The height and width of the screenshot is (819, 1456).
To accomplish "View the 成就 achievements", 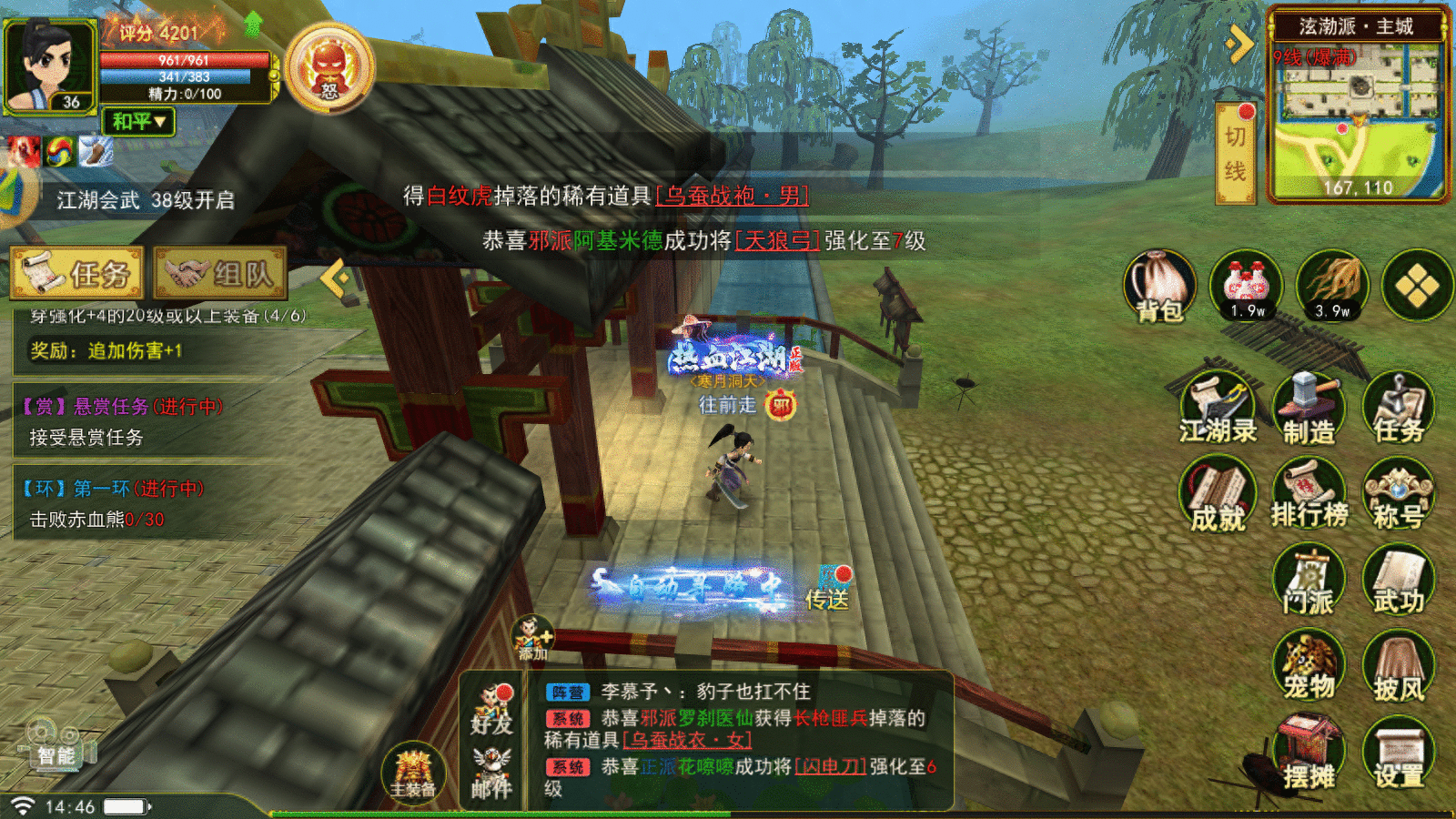I will tap(1218, 496).
